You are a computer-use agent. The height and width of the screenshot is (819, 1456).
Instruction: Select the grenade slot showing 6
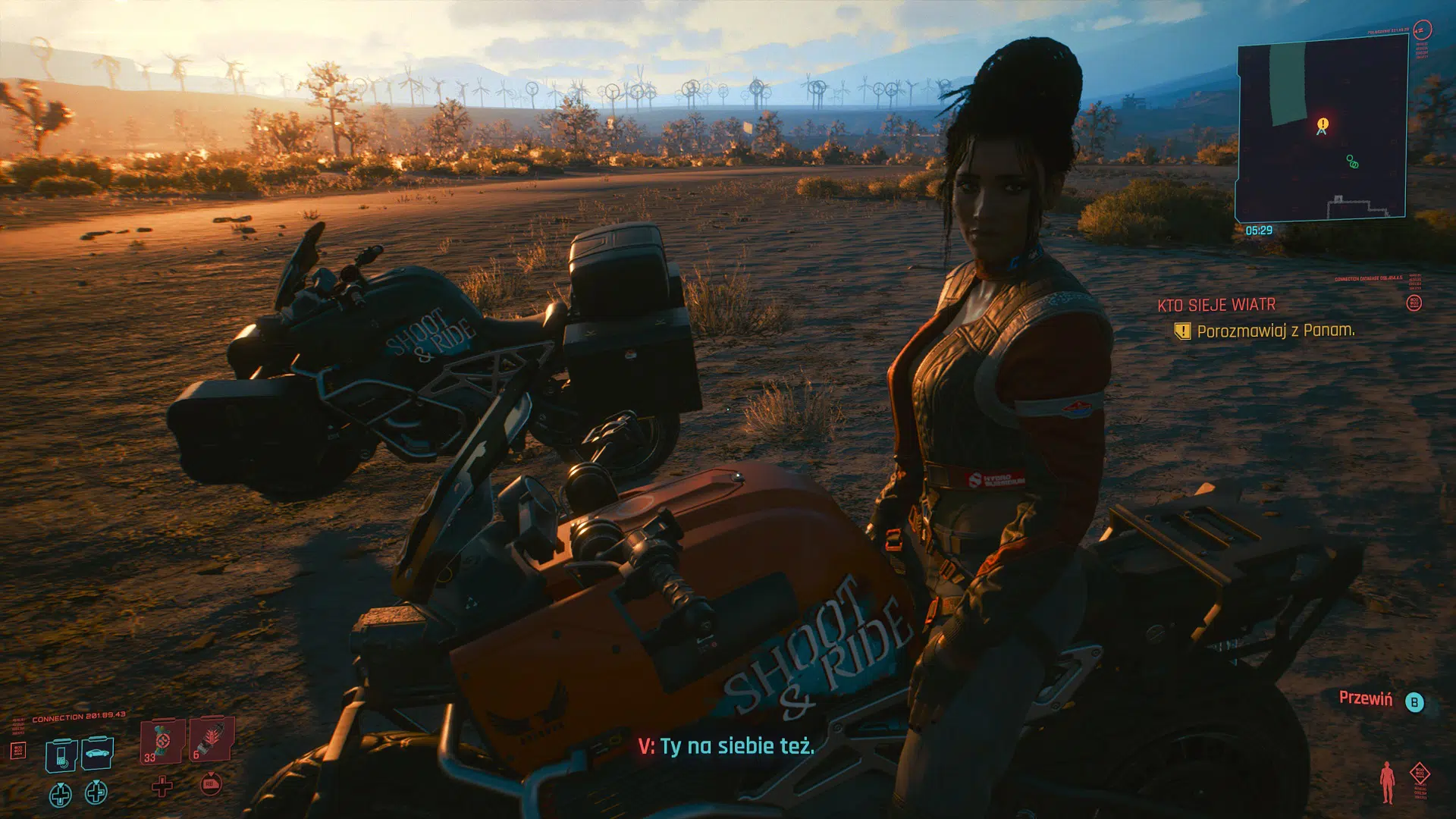[x=212, y=738]
